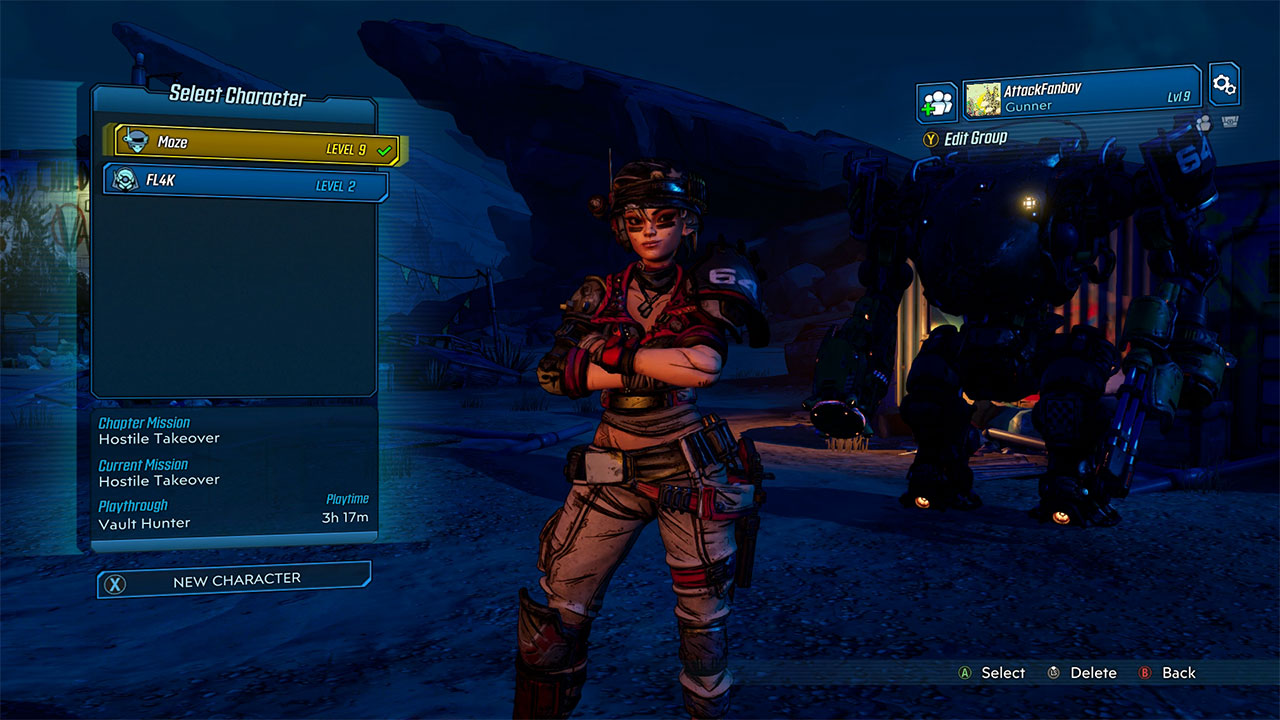Open Edit Group

tap(973, 138)
